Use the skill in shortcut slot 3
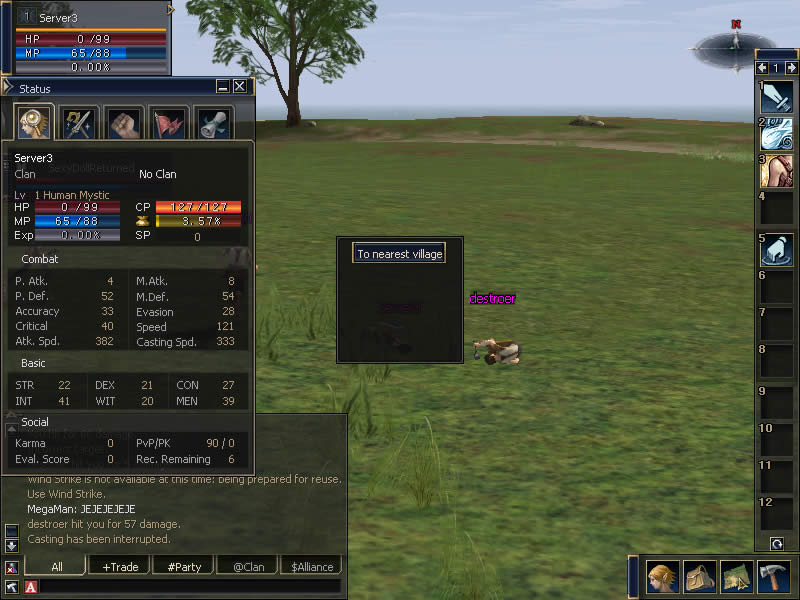The image size is (800, 600). [x=777, y=171]
